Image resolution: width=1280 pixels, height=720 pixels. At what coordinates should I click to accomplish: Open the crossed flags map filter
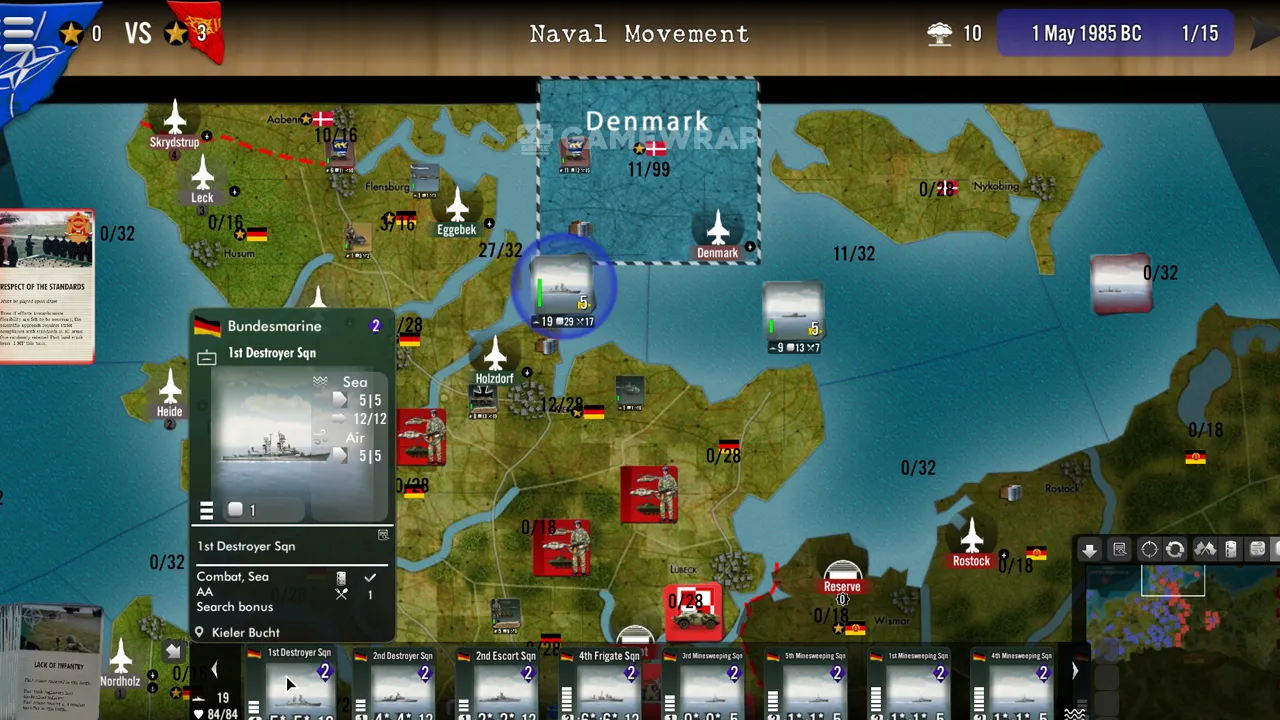1204,549
